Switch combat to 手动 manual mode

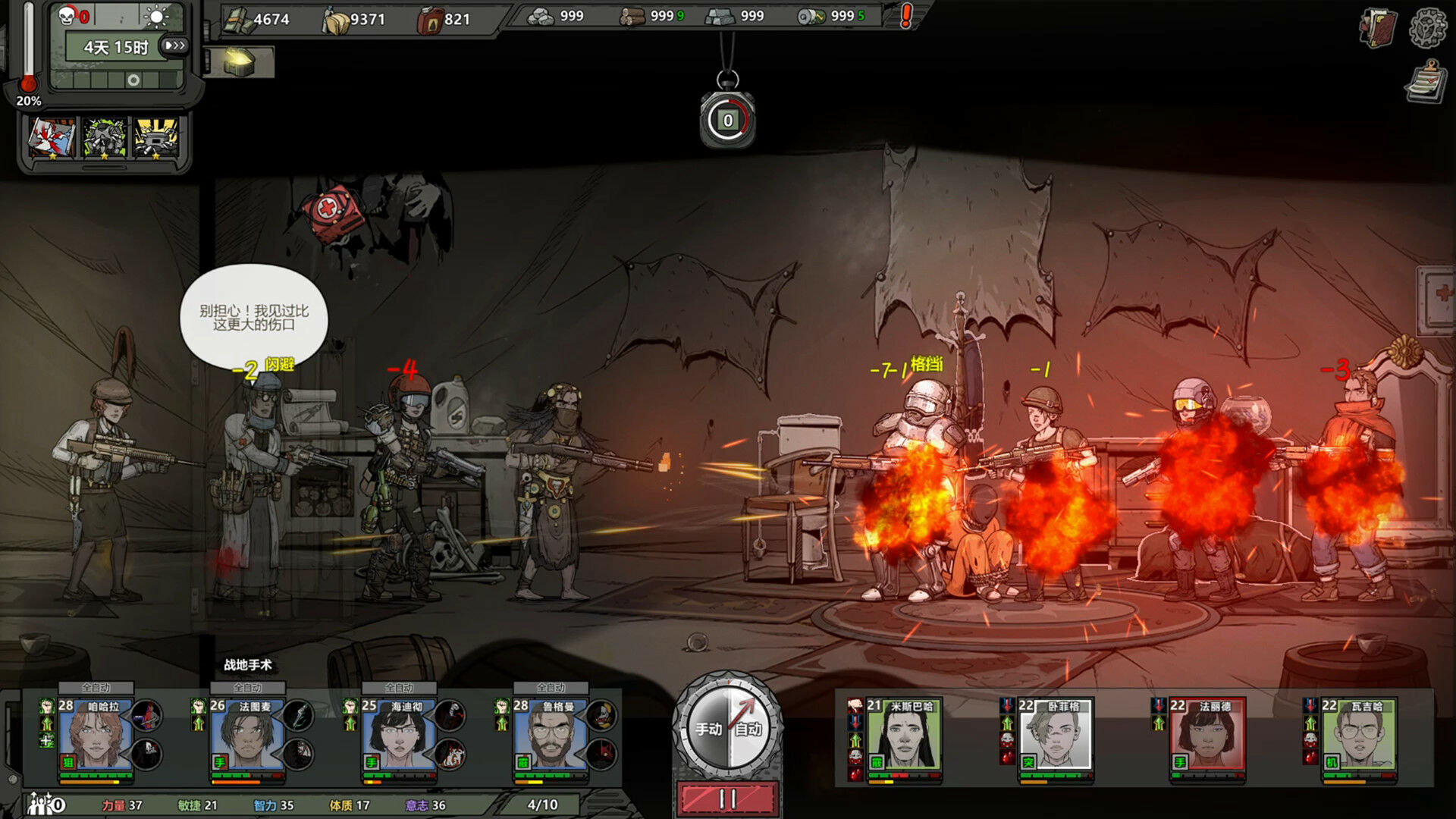tap(708, 729)
